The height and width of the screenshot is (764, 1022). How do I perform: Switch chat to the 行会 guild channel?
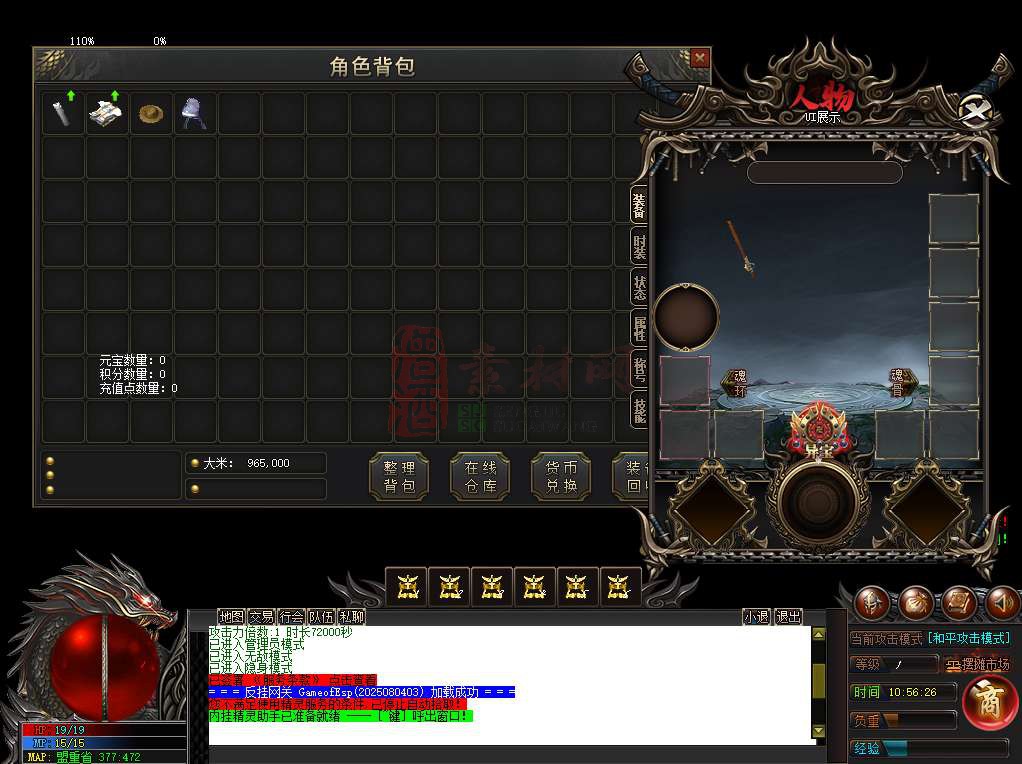tap(291, 617)
